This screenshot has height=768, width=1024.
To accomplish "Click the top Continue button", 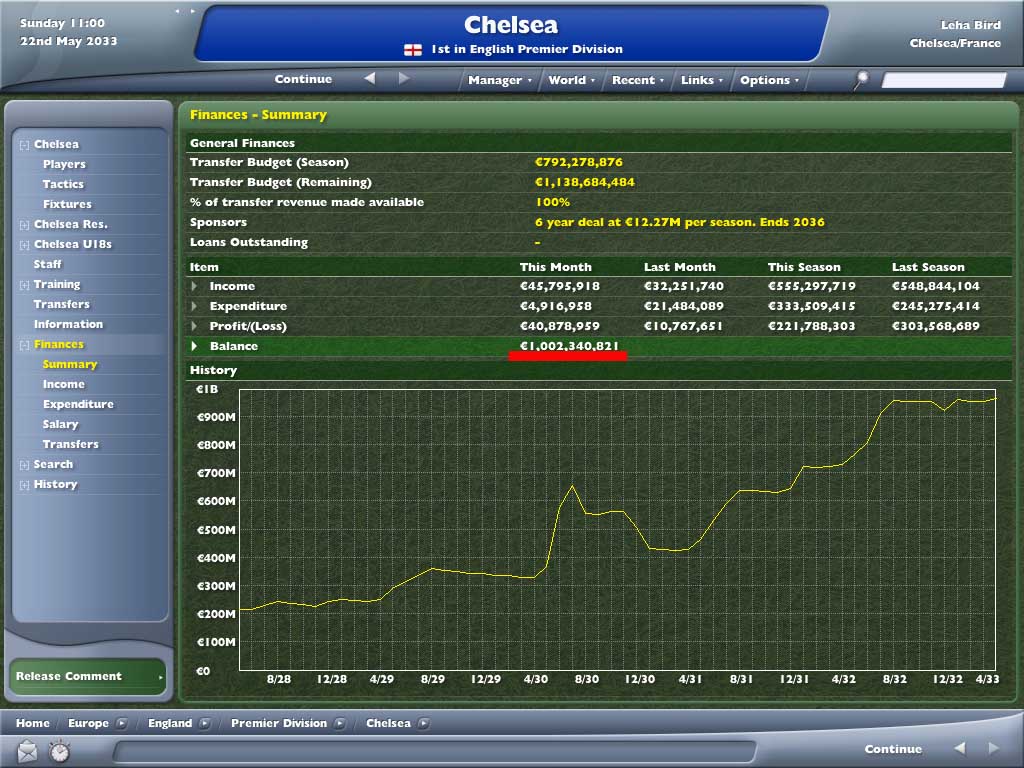I will [303, 79].
